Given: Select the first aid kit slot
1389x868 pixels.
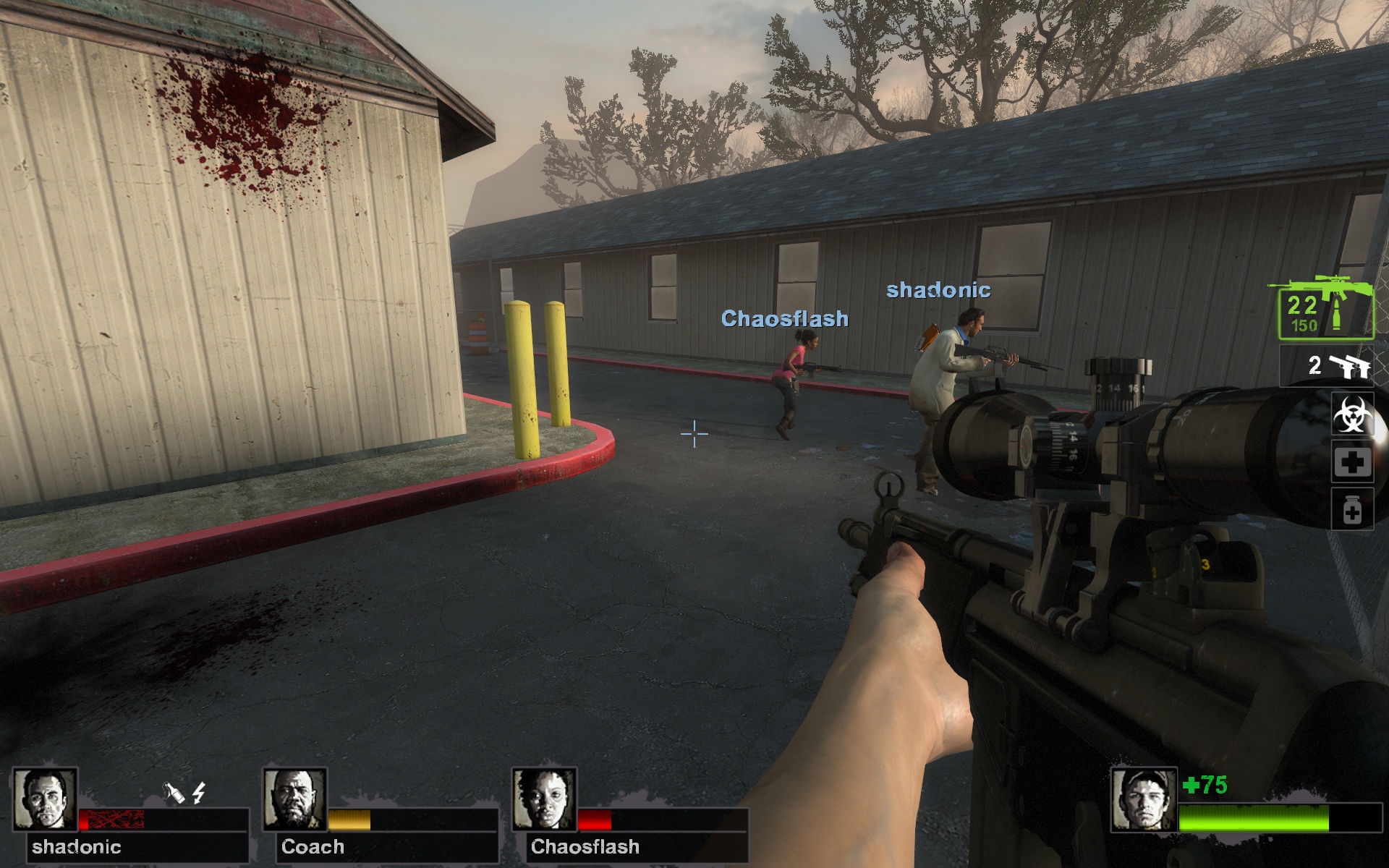Looking at the screenshot, I should pos(1352,462).
